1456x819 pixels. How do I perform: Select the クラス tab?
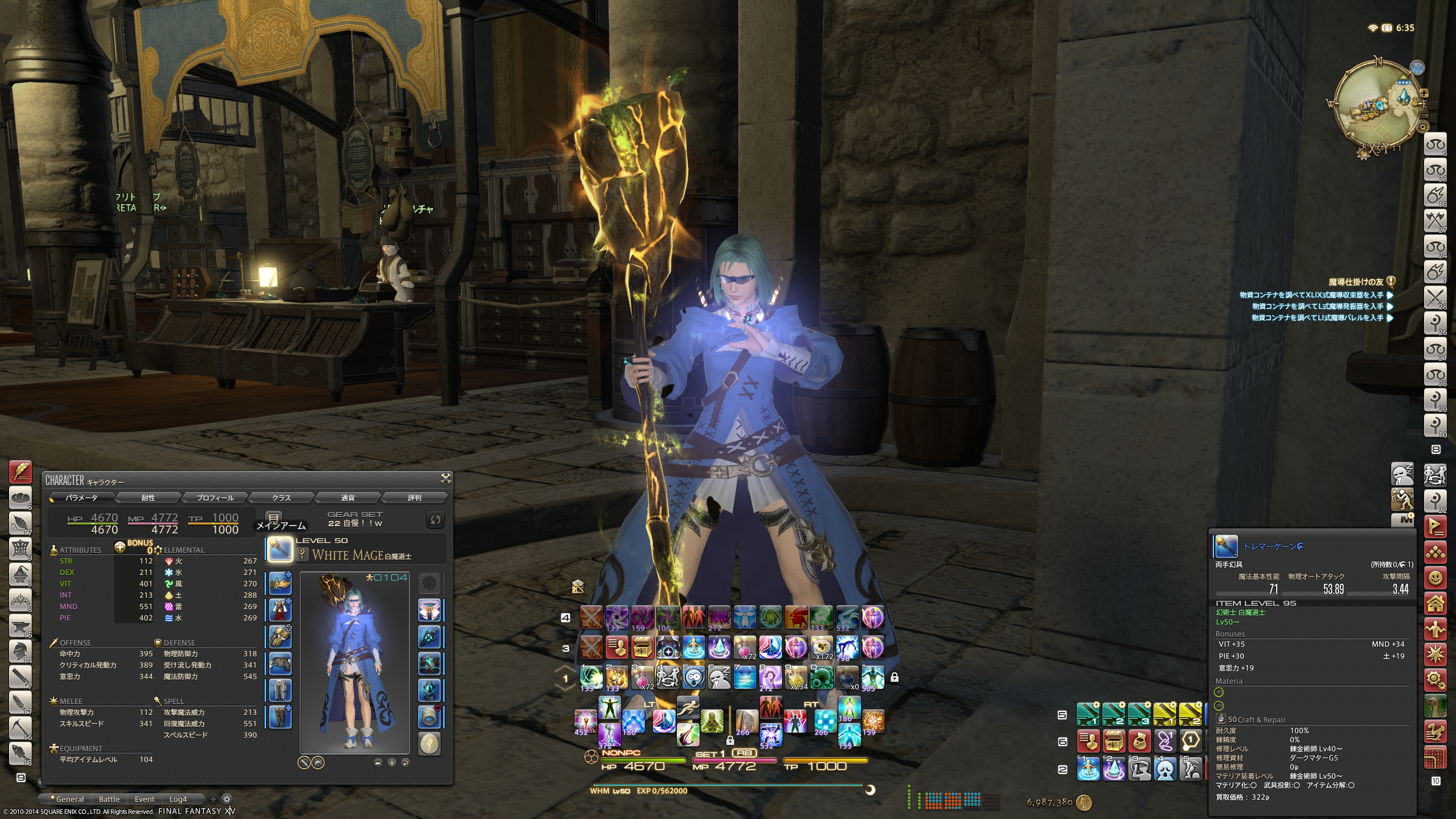click(x=281, y=498)
